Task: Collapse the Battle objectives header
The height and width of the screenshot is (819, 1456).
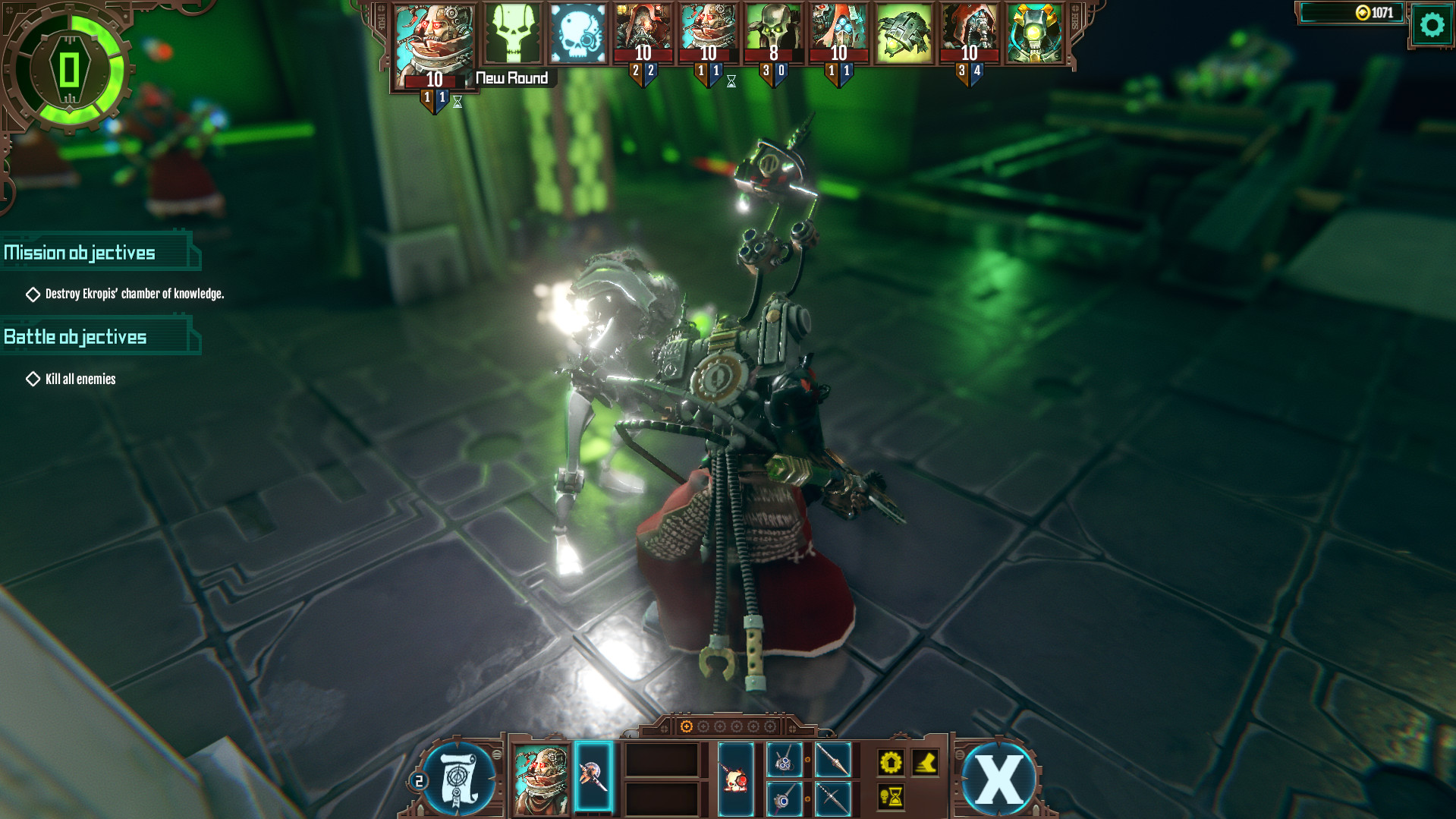Action: pos(75,336)
